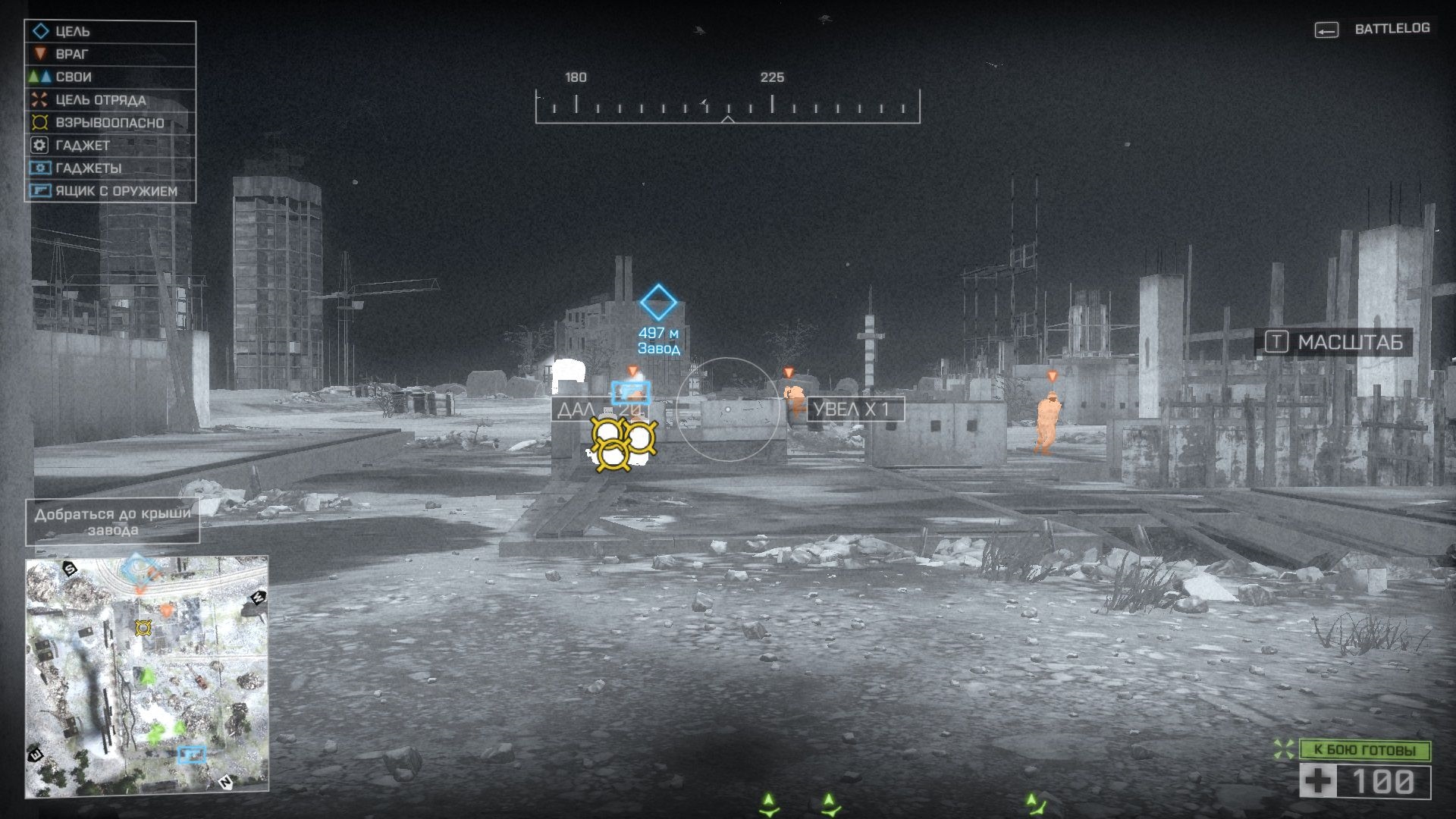Viewport: 1456px width, 819px height.
Task: Pick the ГАДЖЕТЫ legend row
Action: 110,168
